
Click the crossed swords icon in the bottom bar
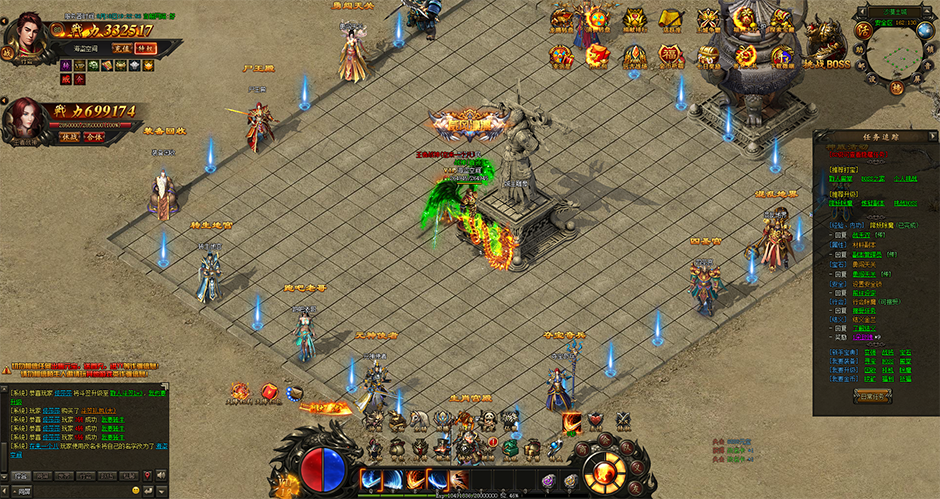(622, 421)
